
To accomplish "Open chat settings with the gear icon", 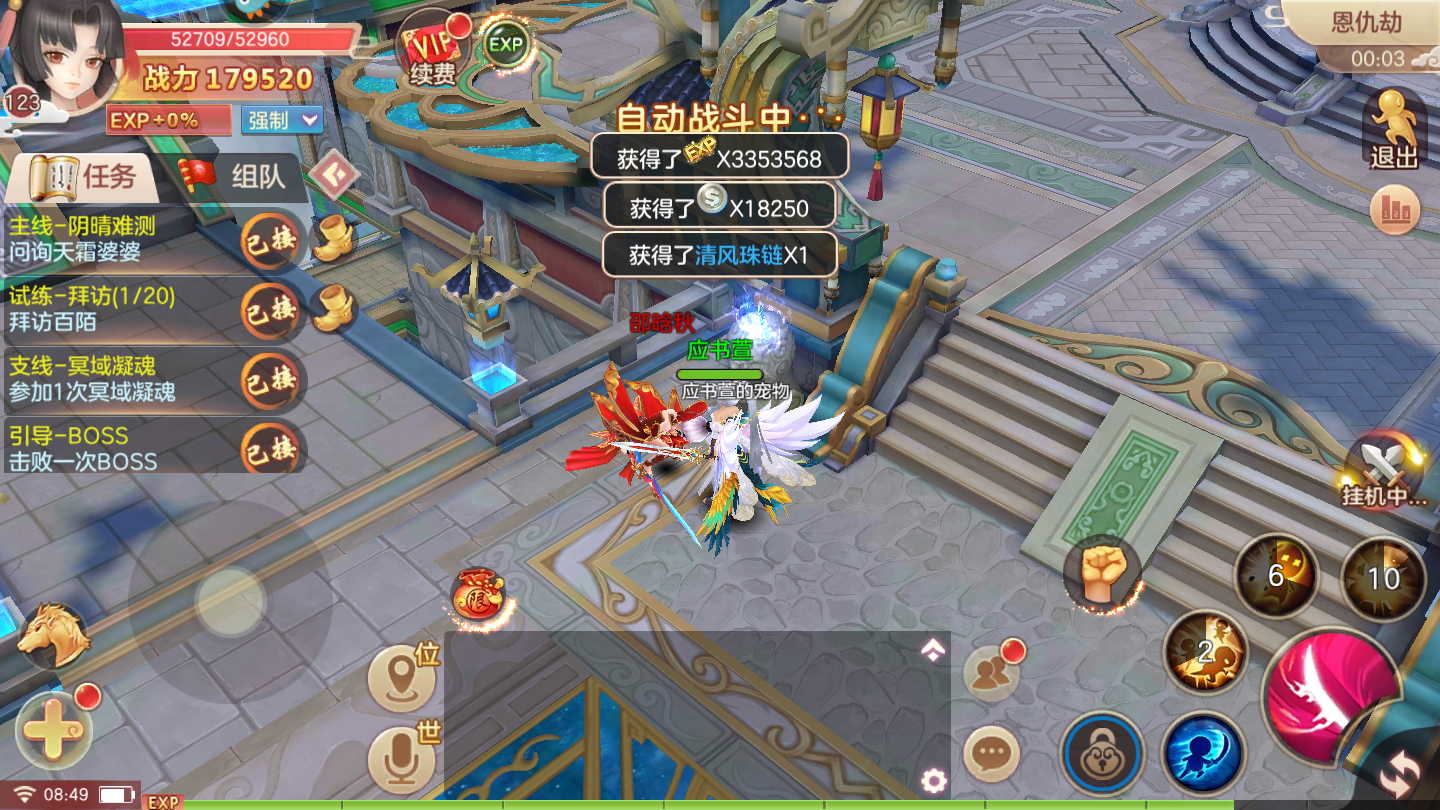I will point(934,780).
